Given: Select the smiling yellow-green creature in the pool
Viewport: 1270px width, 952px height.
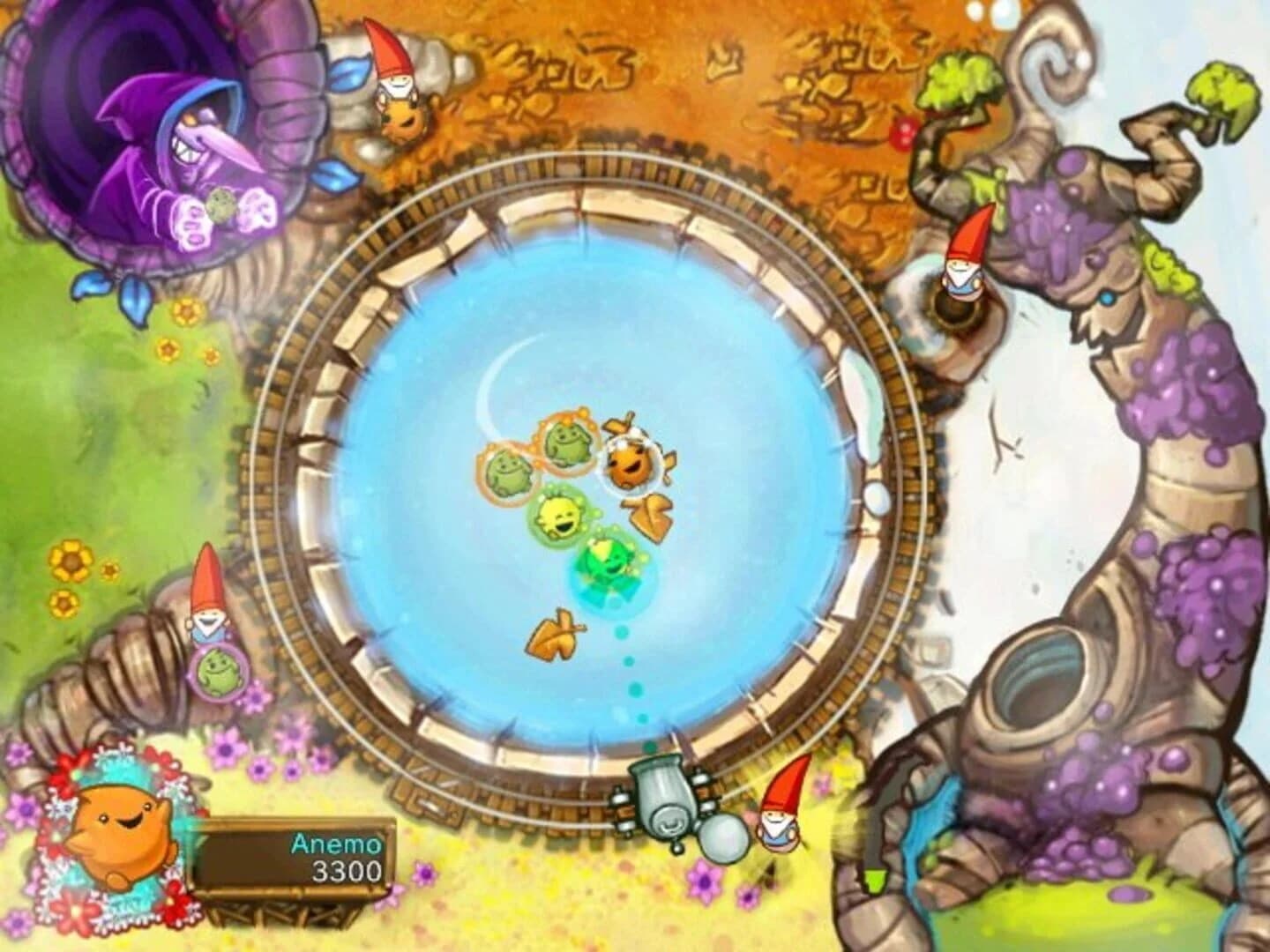Looking at the screenshot, I should (x=560, y=516).
